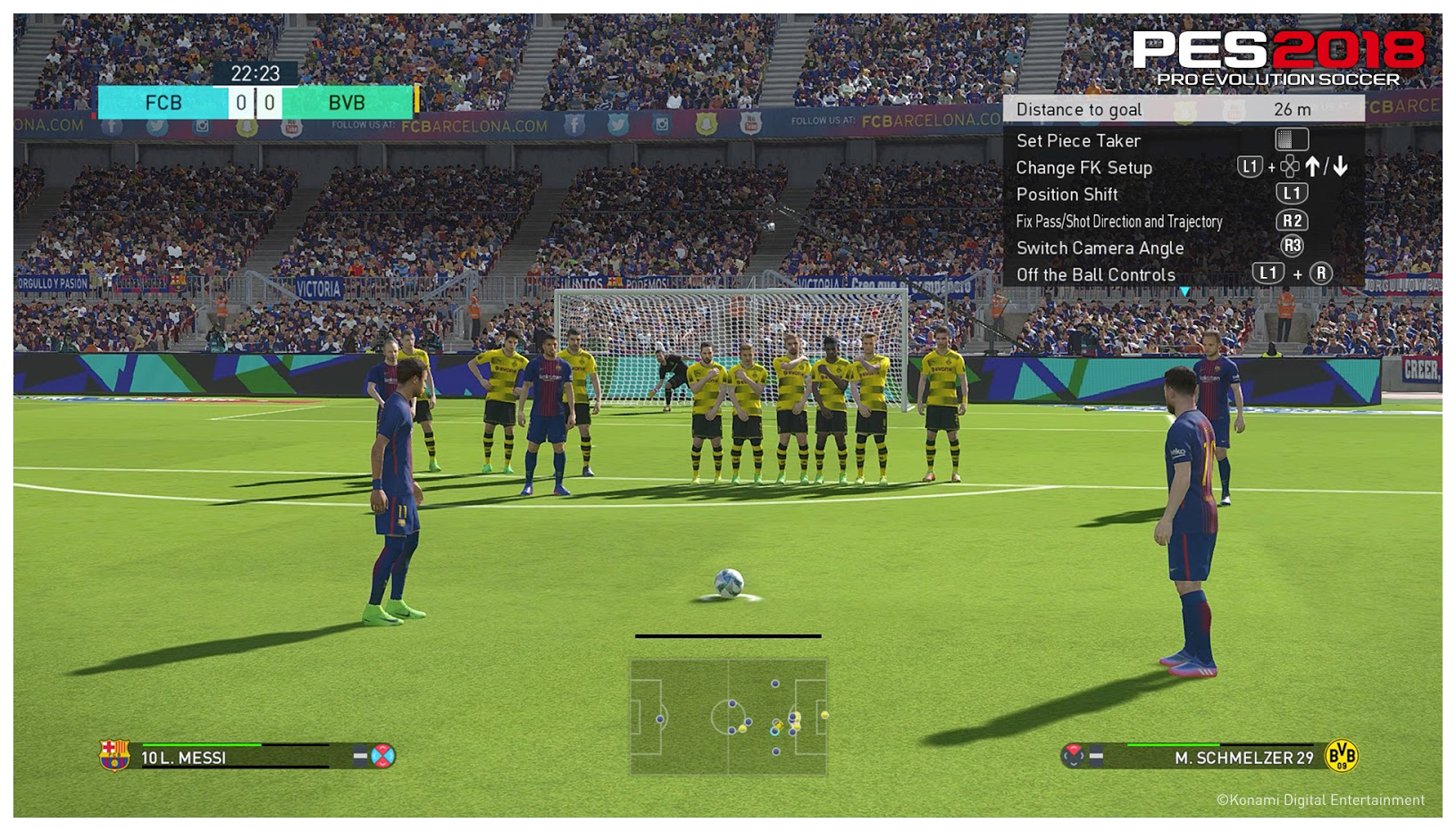
Task: Select the Position Shift entry
Action: click(1067, 194)
